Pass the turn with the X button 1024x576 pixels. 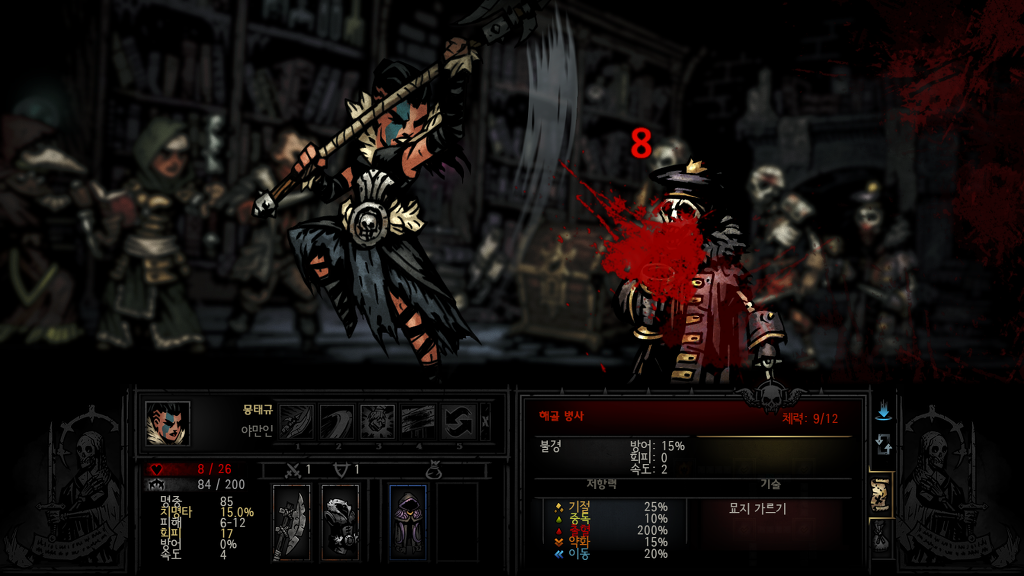486,422
